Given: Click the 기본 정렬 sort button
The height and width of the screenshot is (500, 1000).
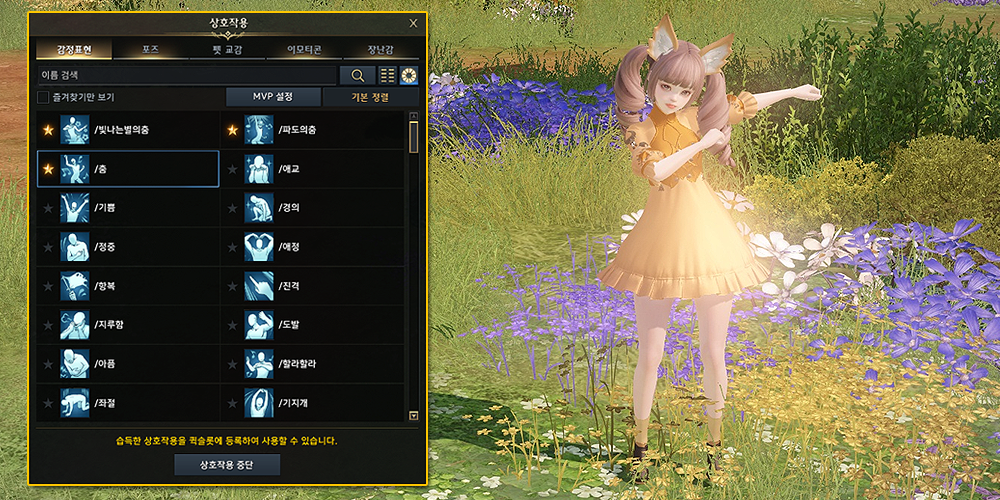Looking at the screenshot, I should pyautogui.click(x=371, y=97).
